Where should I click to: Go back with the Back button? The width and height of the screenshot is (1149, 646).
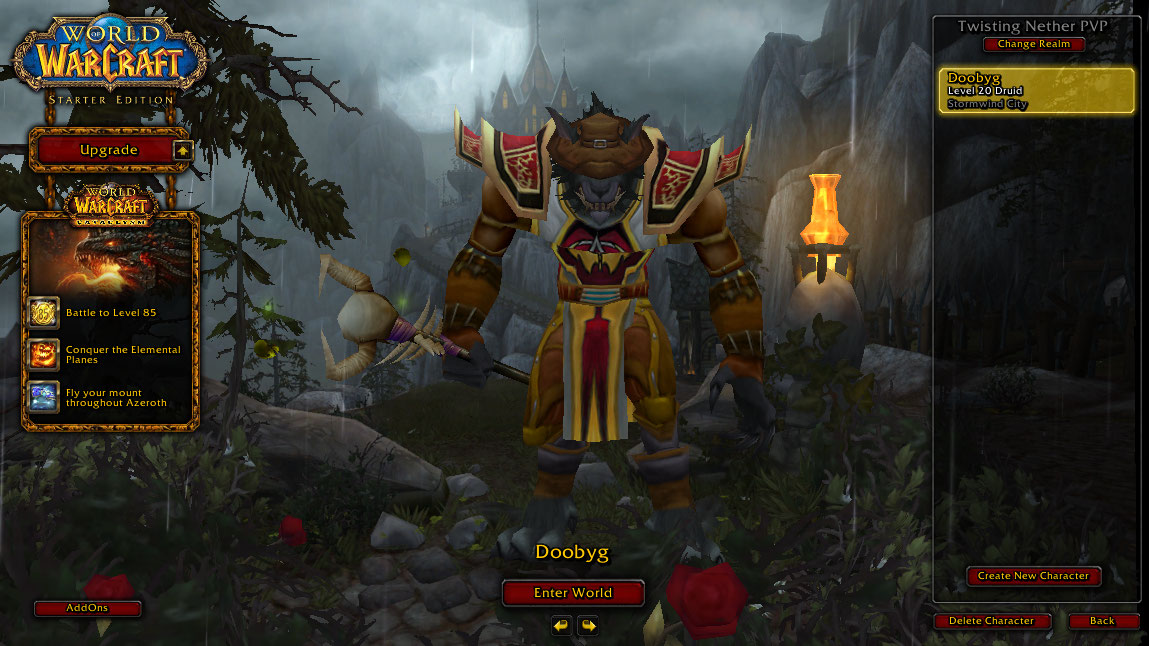pyautogui.click(x=1102, y=621)
